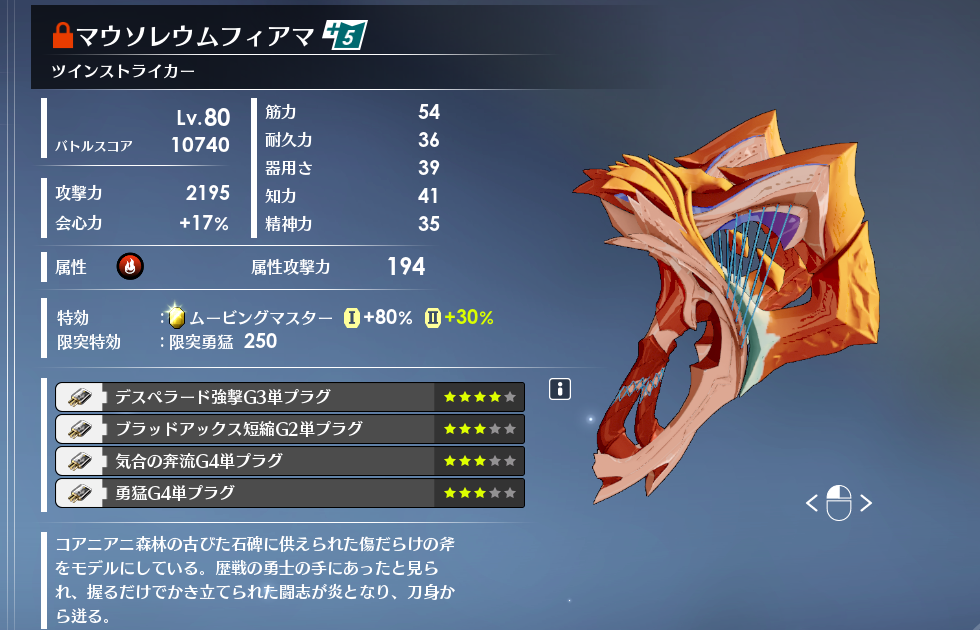Select the デスペラード強撃G3単プラグ row
The height and width of the screenshot is (630, 980).
click(289, 397)
